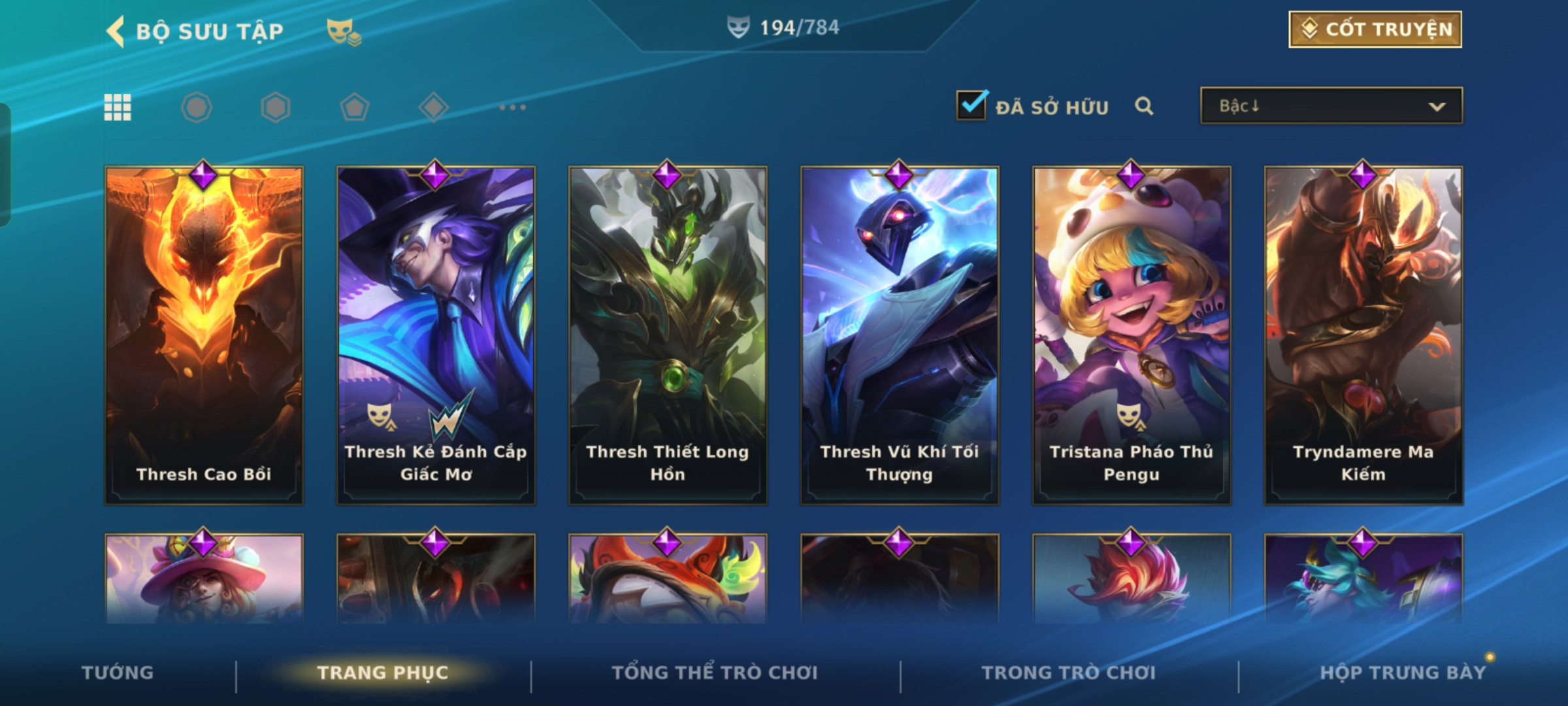View Thresh Vũ Khí Tối Thượng skin

point(900,335)
